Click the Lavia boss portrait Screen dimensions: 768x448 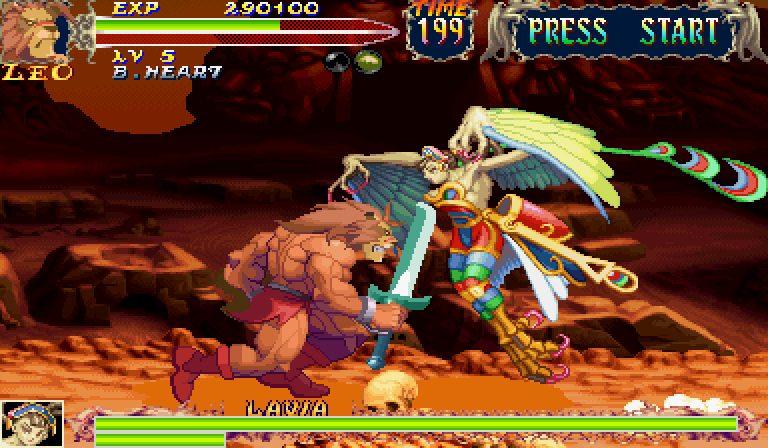(x=31, y=424)
